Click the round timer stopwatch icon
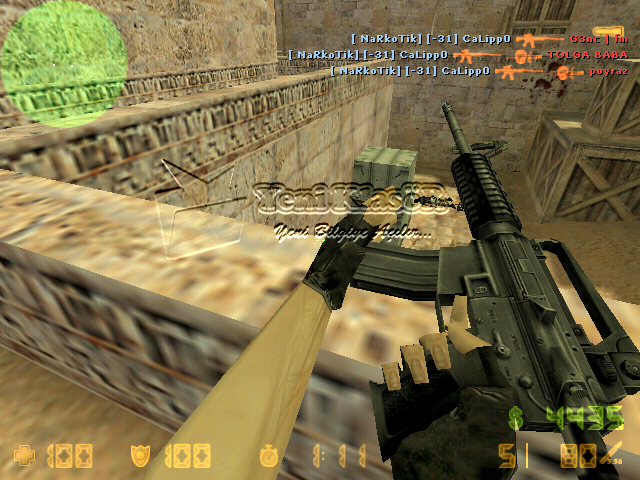 click(x=267, y=457)
